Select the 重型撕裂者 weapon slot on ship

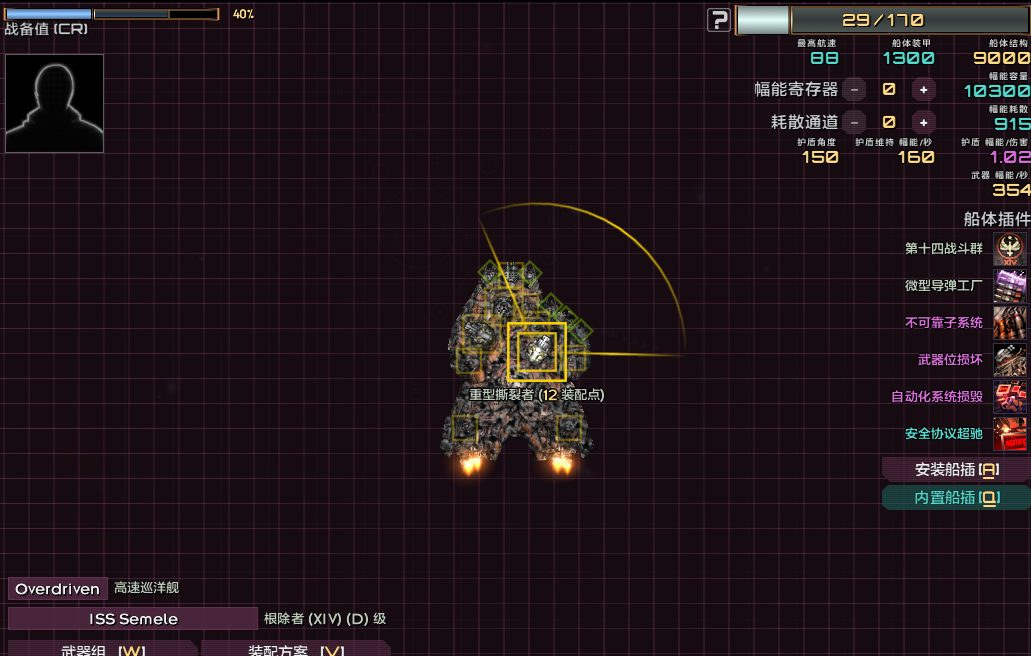click(537, 352)
